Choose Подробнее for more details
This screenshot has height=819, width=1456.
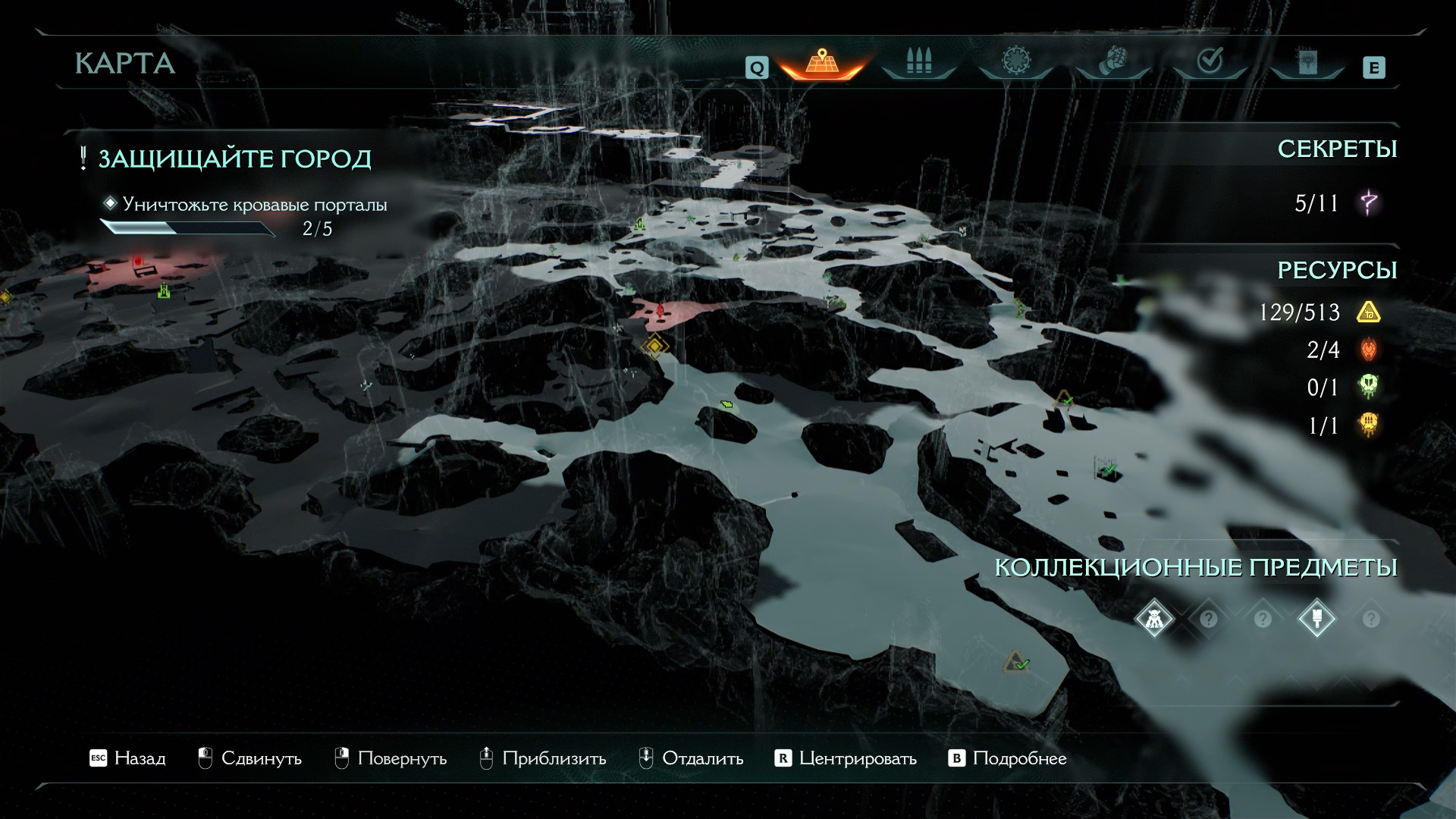pos(1008,758)
